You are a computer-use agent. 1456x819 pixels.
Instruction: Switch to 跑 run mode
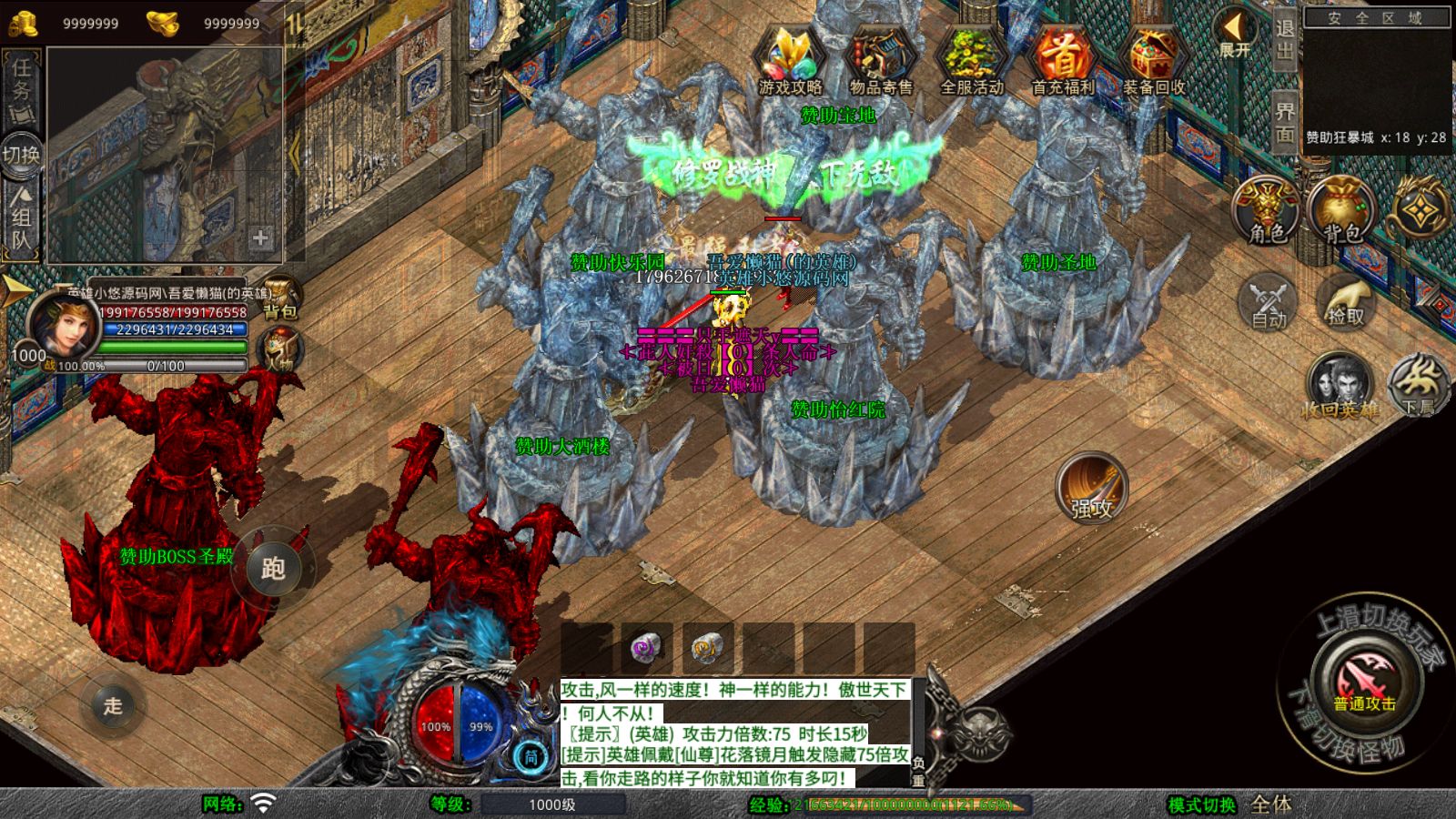pyautogui.click(x=273, y=568)
